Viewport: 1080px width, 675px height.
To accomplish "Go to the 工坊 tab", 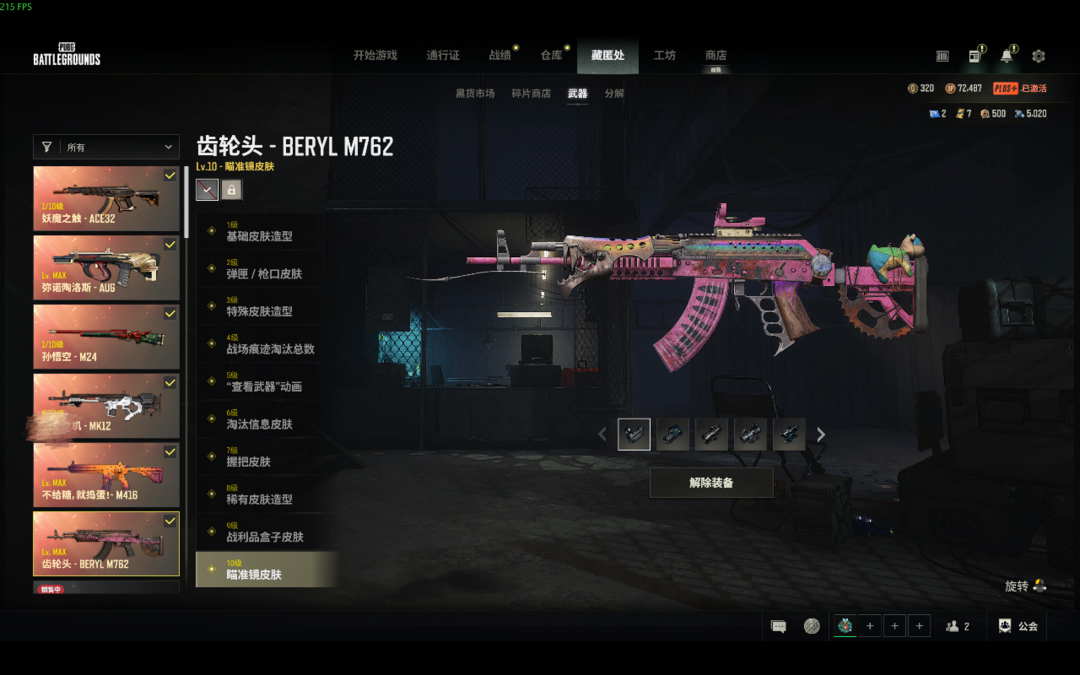I will pyautogui.click(x=664, y=56).
